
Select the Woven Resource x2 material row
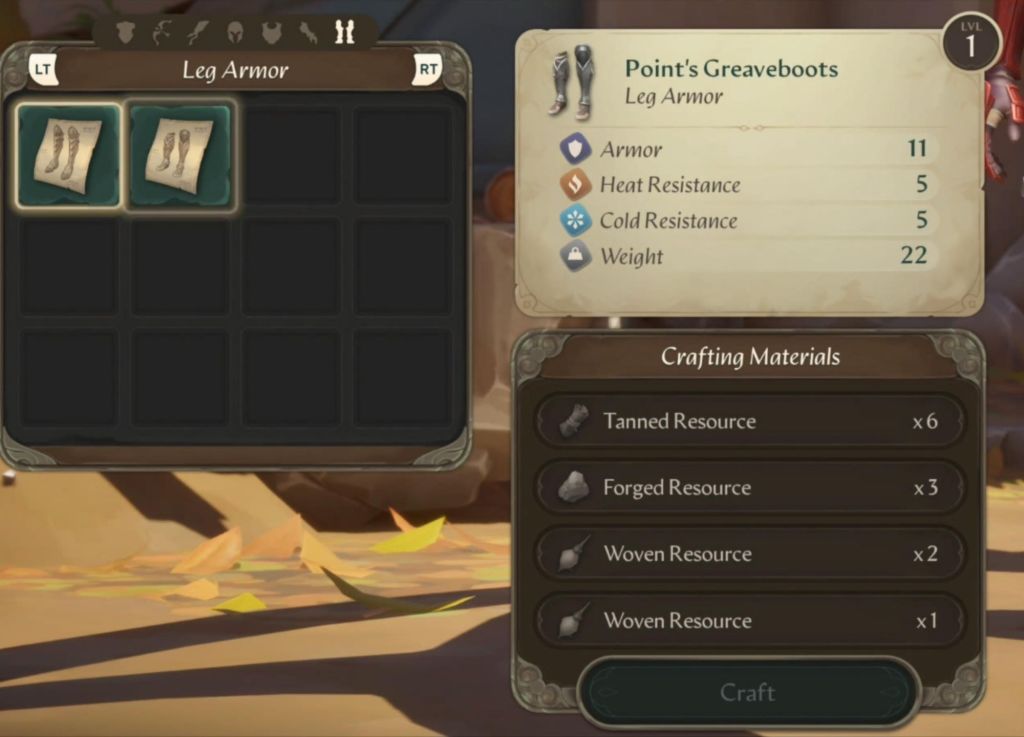pyautogui.click(x=749, y=554)
